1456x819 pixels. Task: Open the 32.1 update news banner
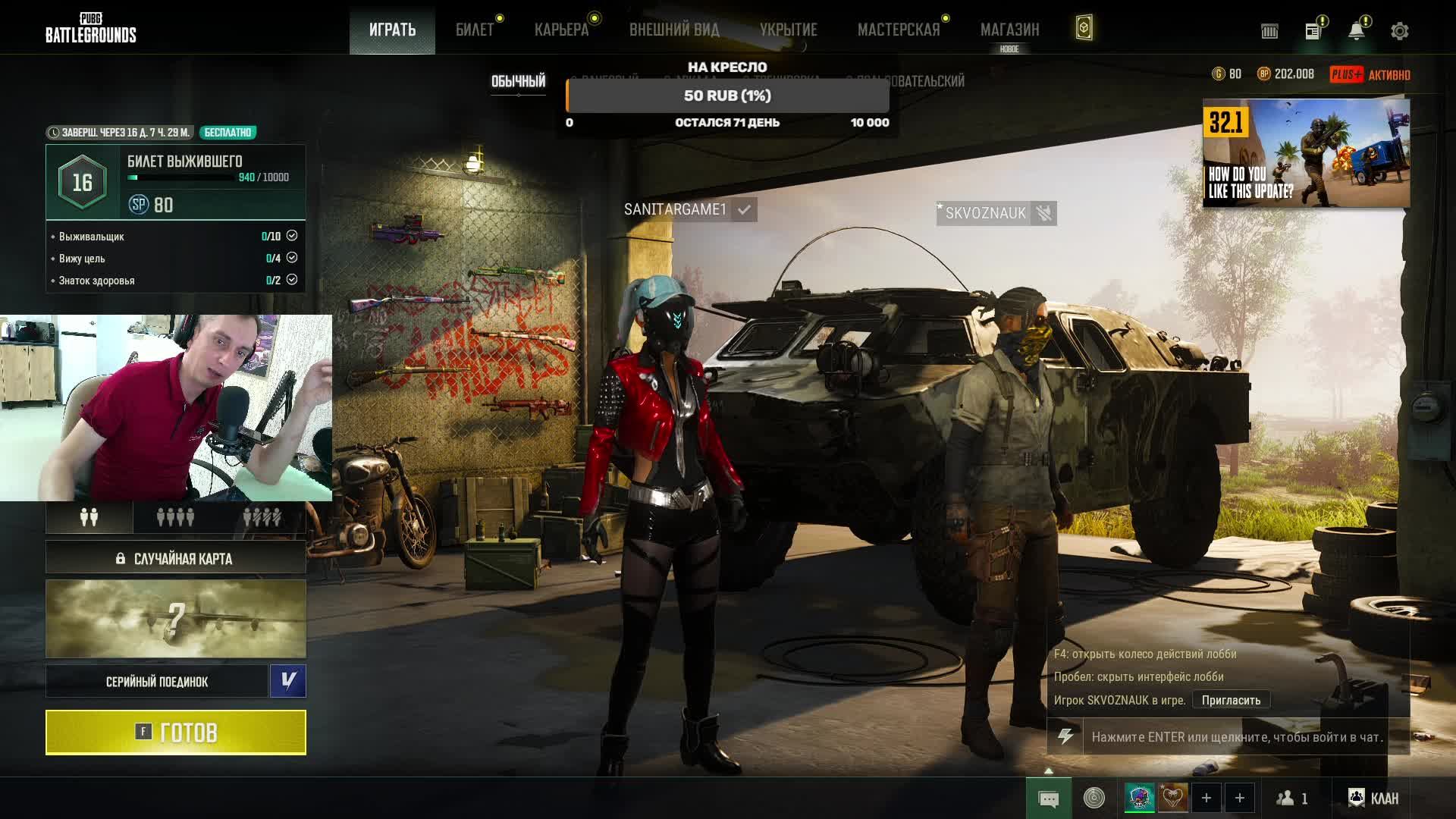click(1306, 153)
